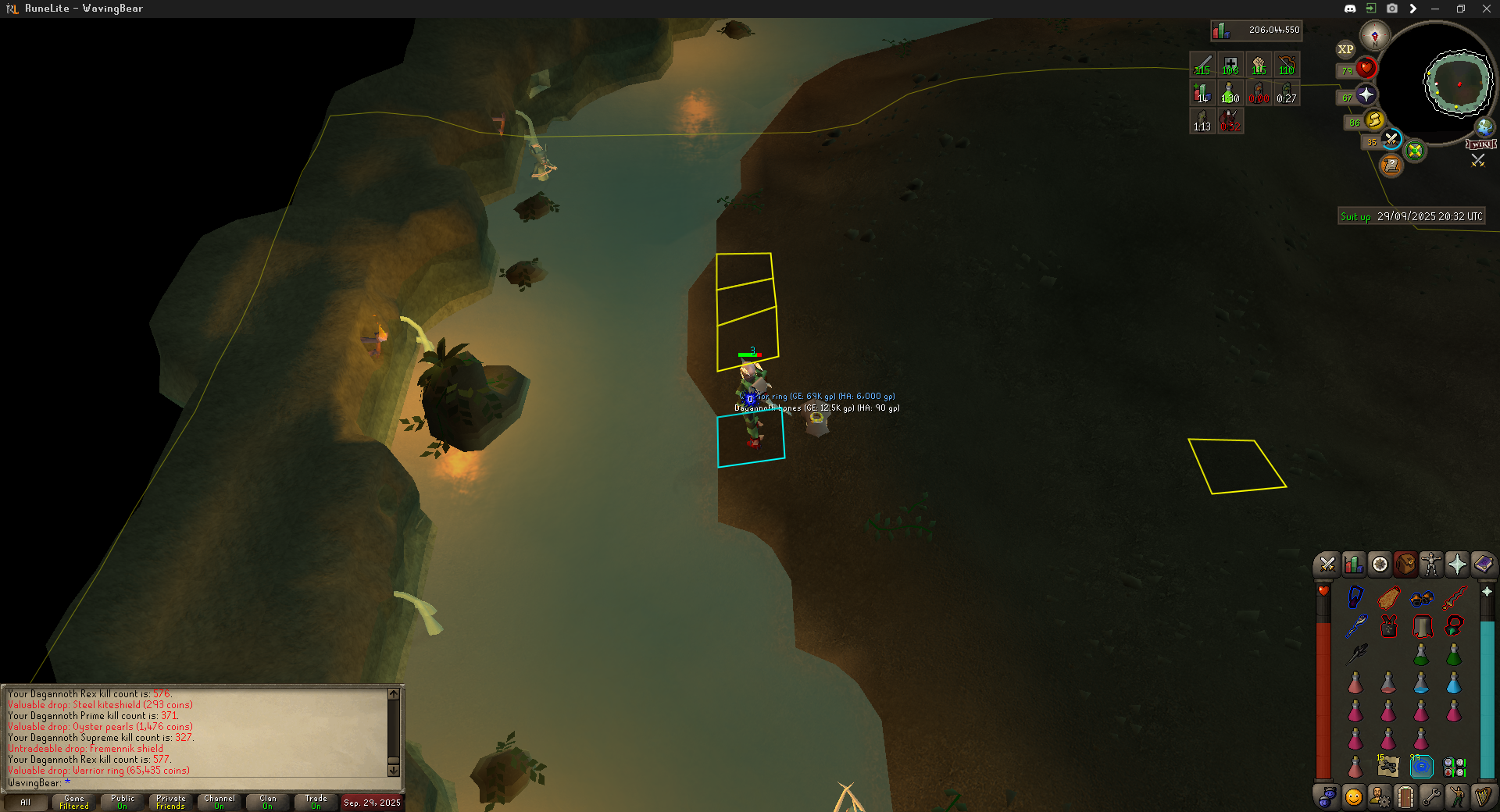Activate the special attack orb
The image size is (1500, 812).
coord(1391,140)
